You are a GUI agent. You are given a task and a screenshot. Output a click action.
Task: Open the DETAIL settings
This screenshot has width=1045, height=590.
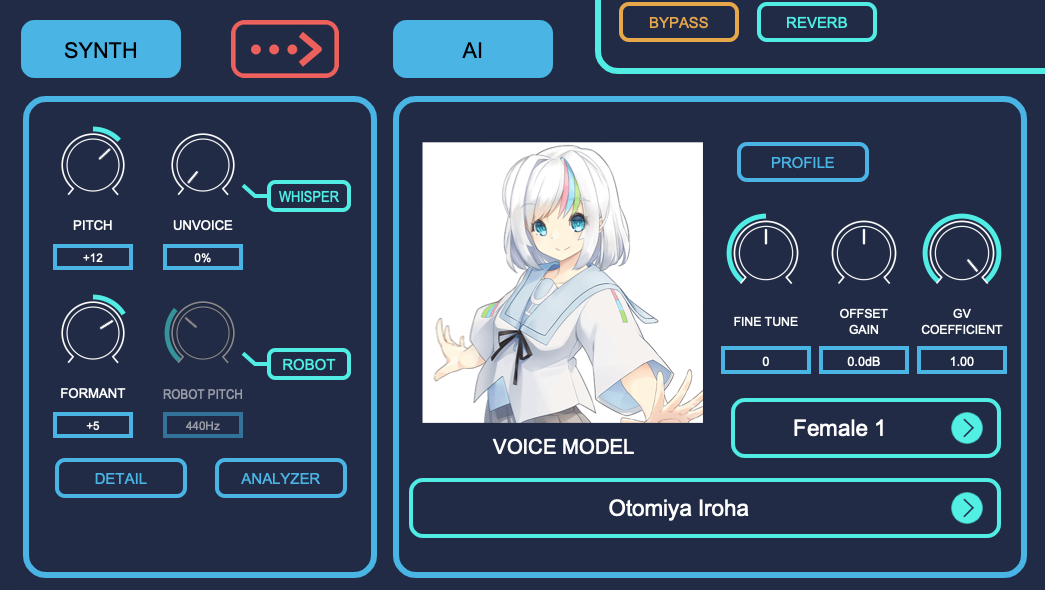121,478
